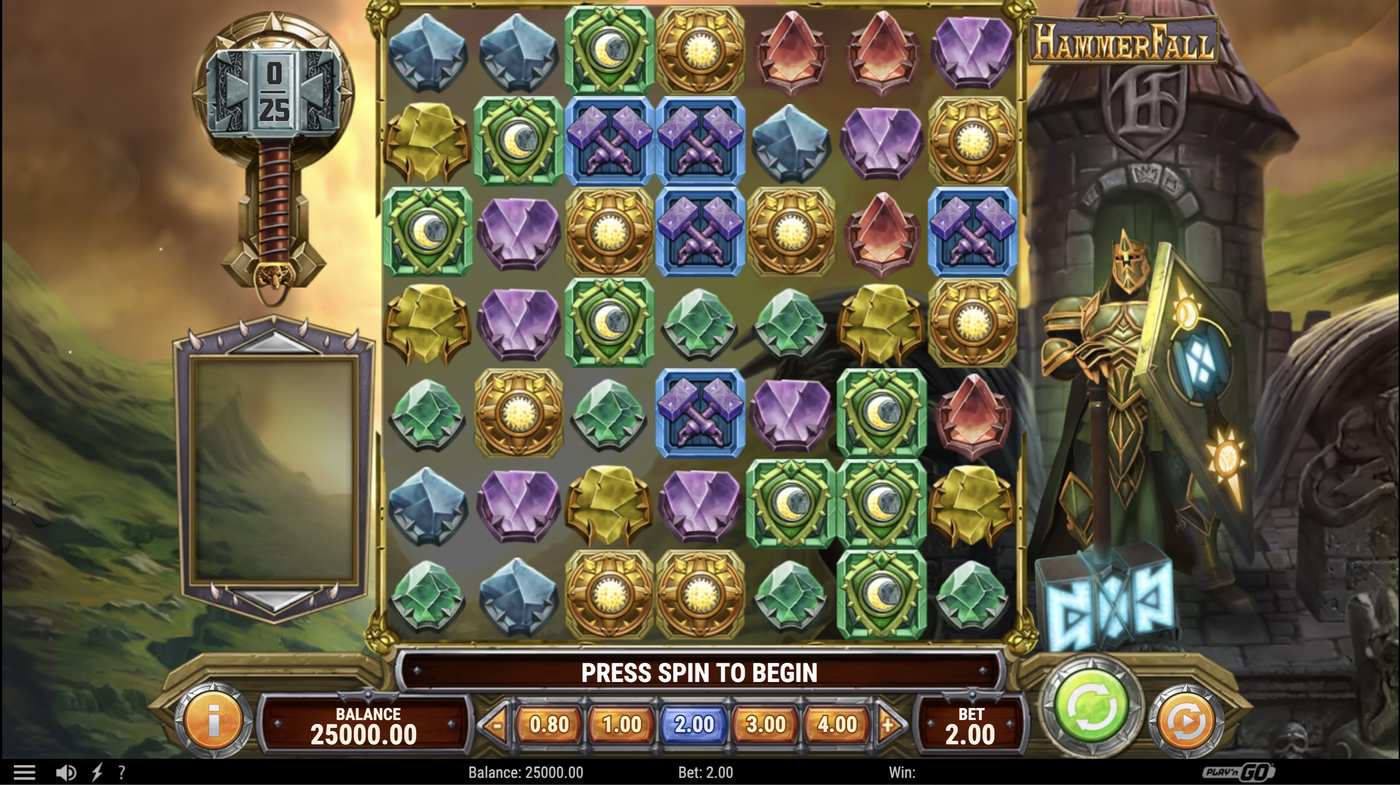Open help using the question mark icon

click(122, 771)
